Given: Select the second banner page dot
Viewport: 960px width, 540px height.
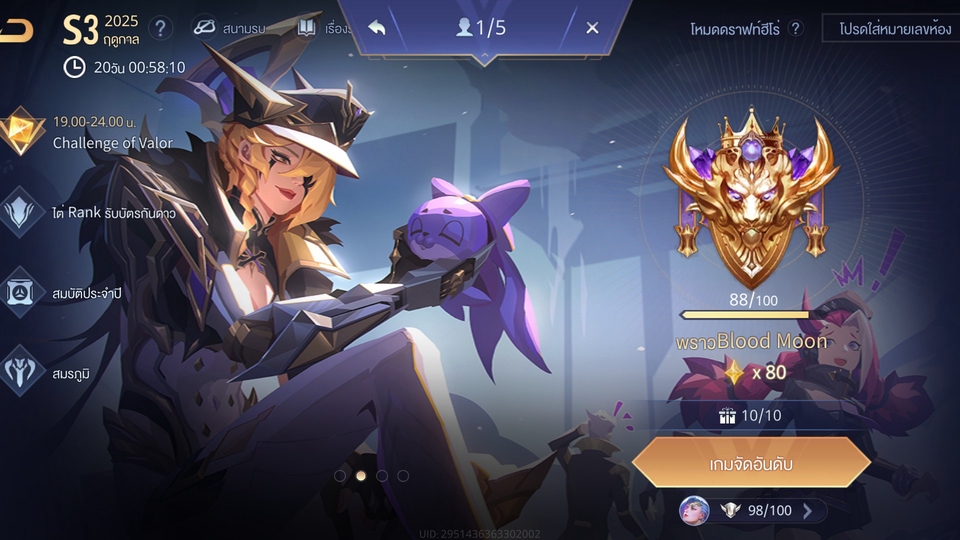Looking at the screenshot, I should point(361,476).
